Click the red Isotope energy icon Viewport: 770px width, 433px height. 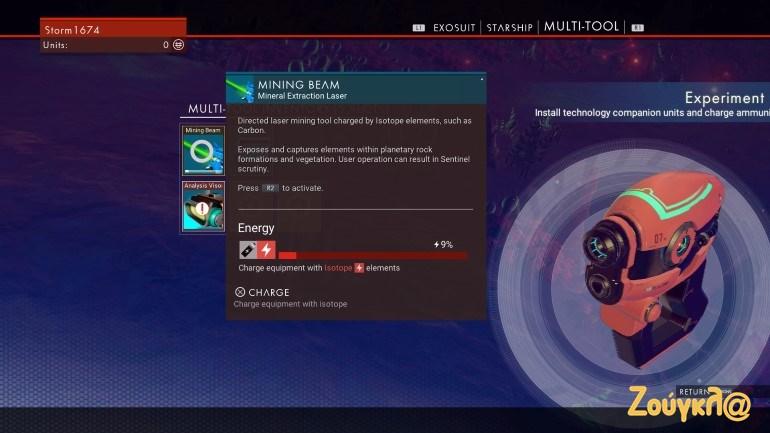click(x=267, y=250)
